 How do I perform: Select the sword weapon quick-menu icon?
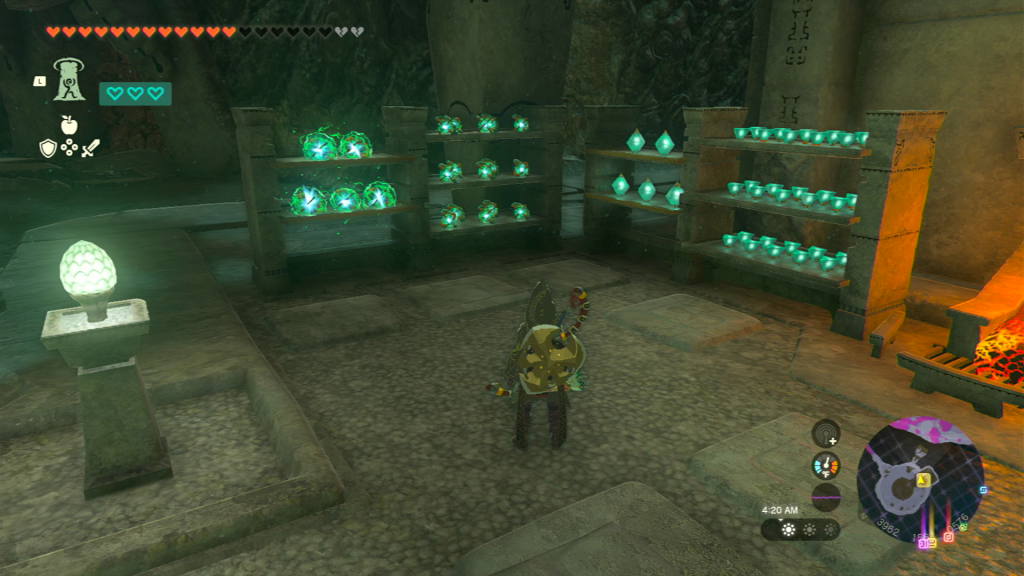coord(91,148)
